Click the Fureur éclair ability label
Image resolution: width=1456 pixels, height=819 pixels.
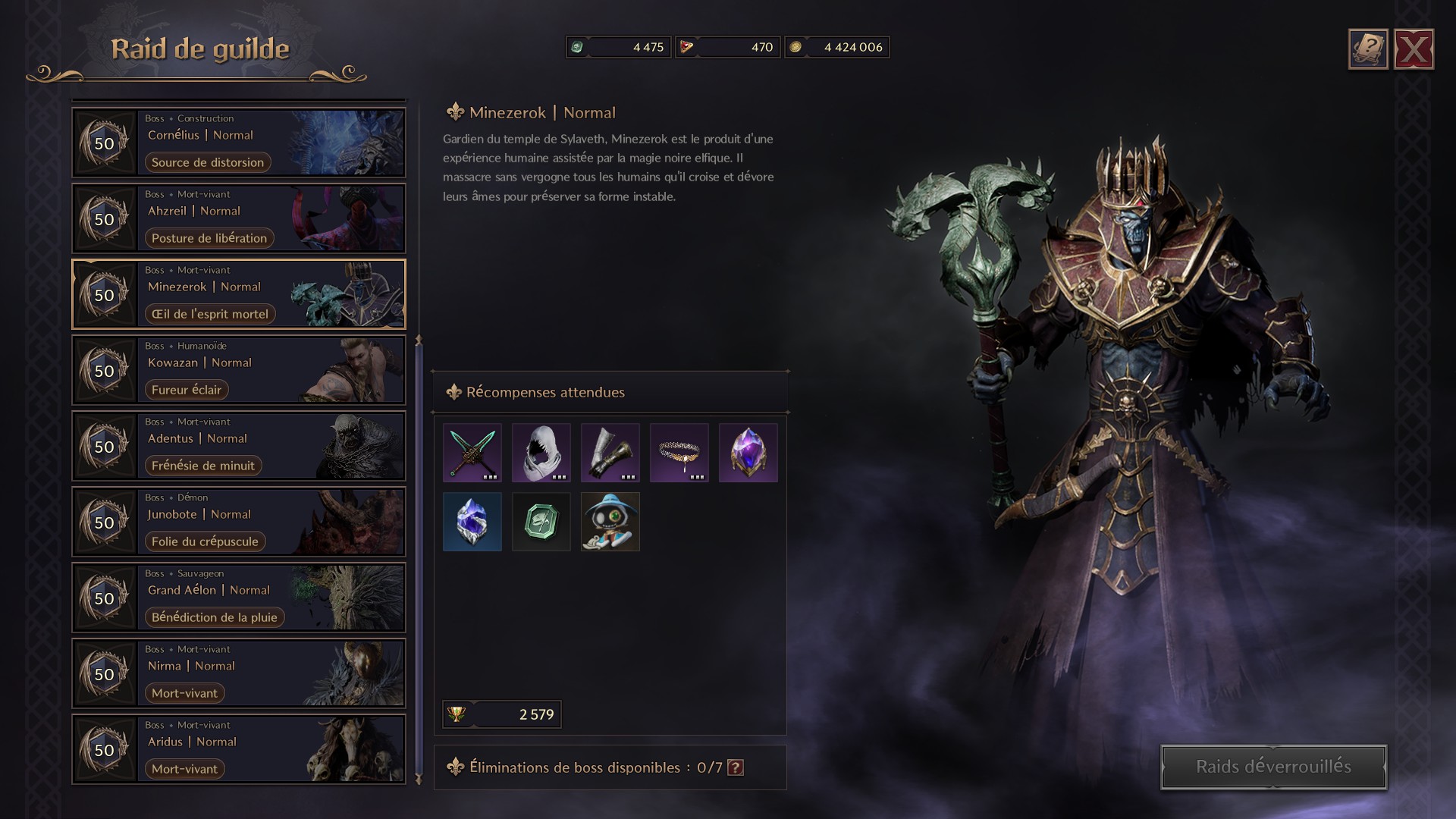pos(187,389)
